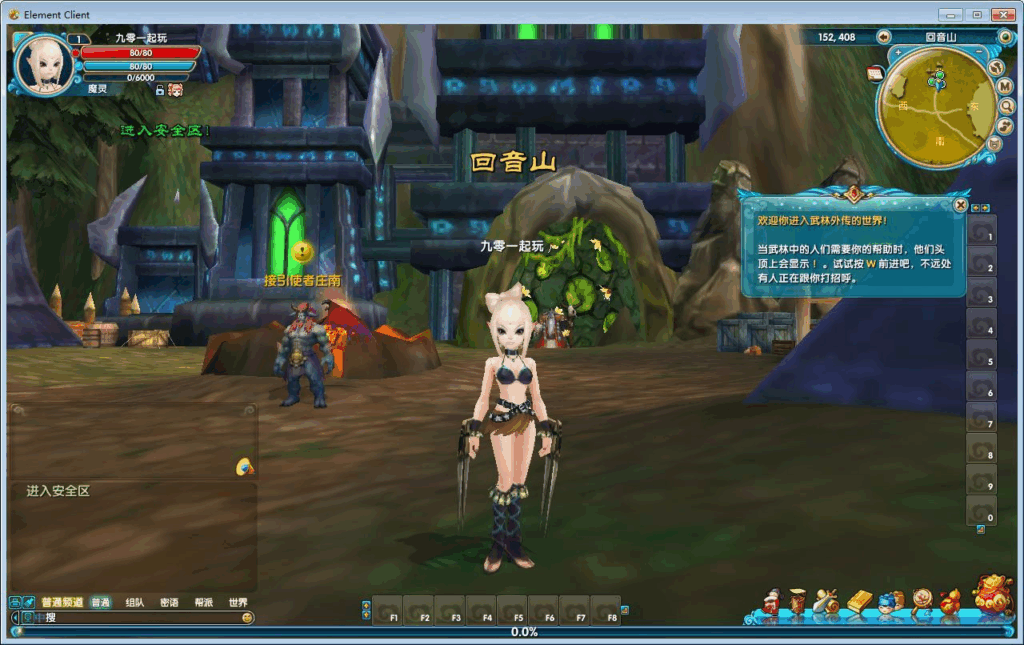Image resolution: width=1024 pixels, height=645 pixels.
Task: Open the world map with M button
Action: pyautogui.click(x=1005, y=87)
